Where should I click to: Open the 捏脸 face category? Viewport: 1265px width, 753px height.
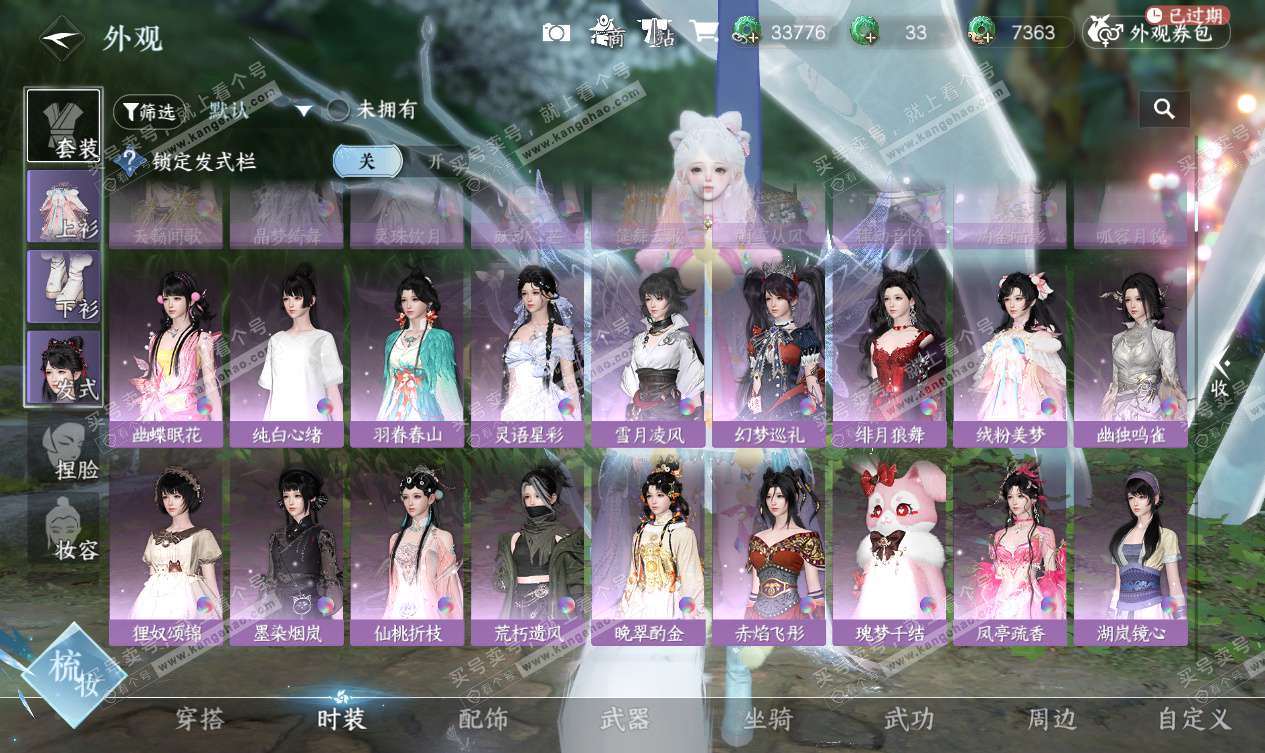tap(64, 448)
